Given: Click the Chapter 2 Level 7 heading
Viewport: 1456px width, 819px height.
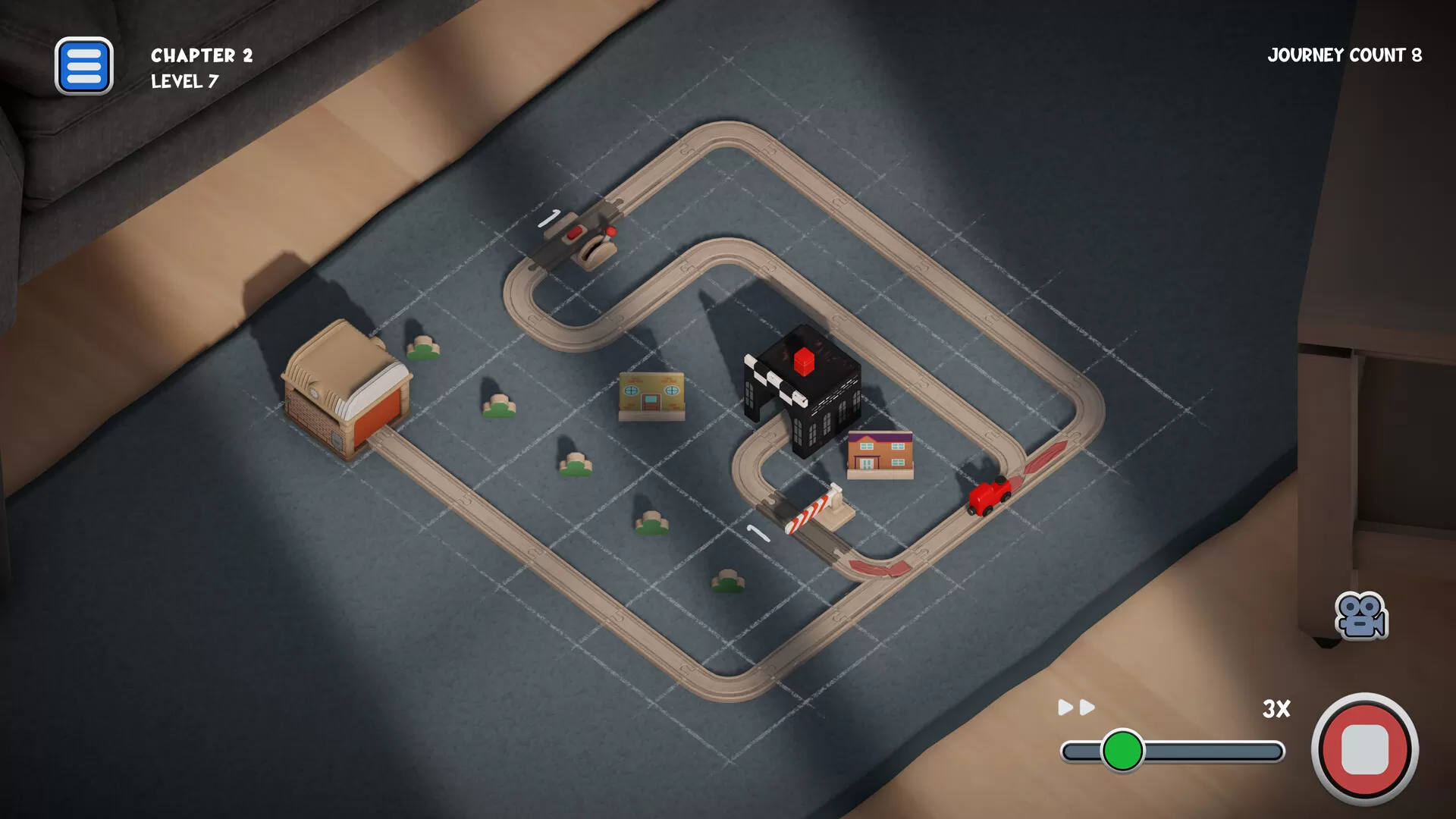Looking at the screenshot, I should 199,67.
